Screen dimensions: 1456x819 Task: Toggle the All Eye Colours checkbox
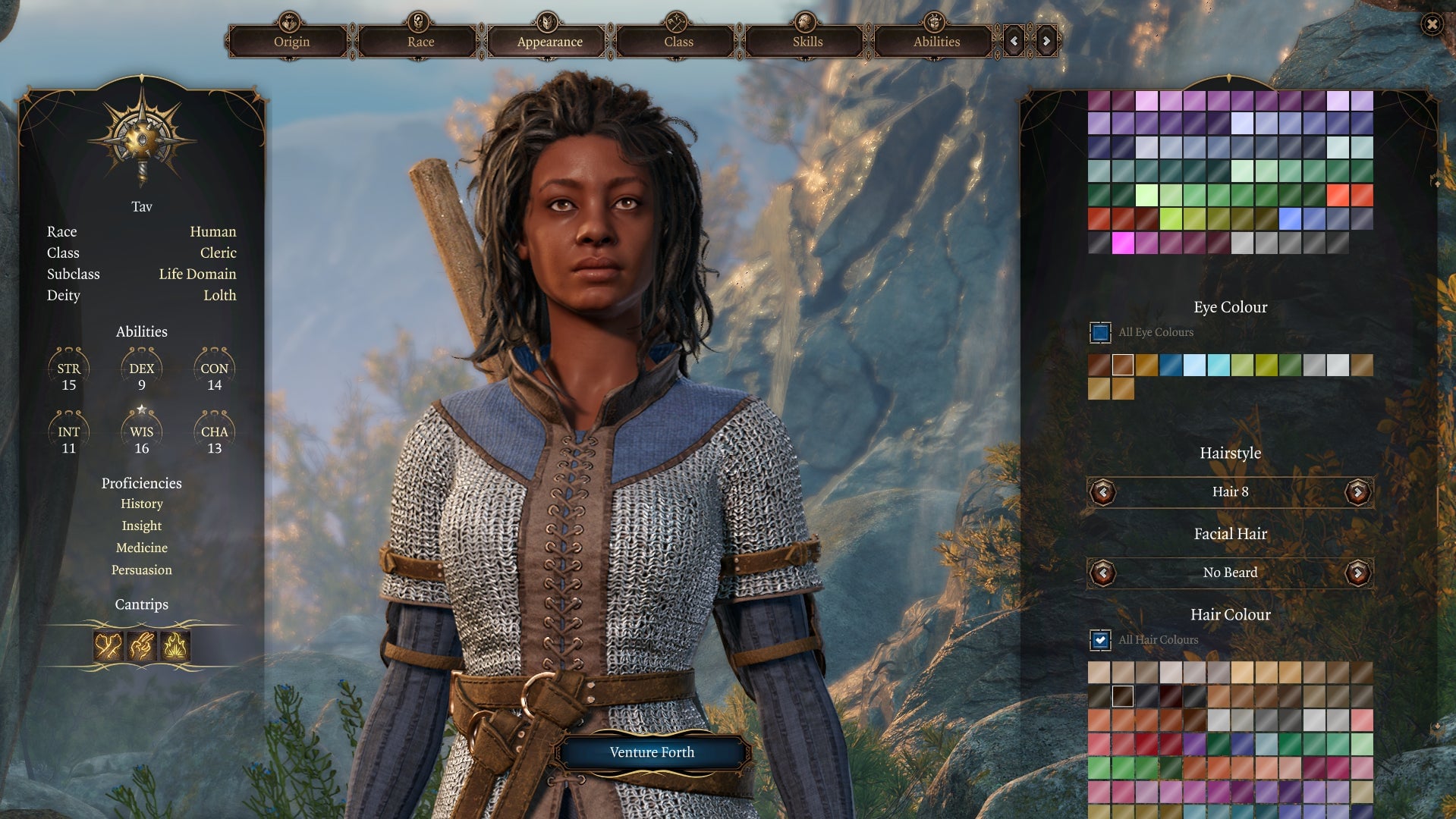click(x=1100, y=332)
